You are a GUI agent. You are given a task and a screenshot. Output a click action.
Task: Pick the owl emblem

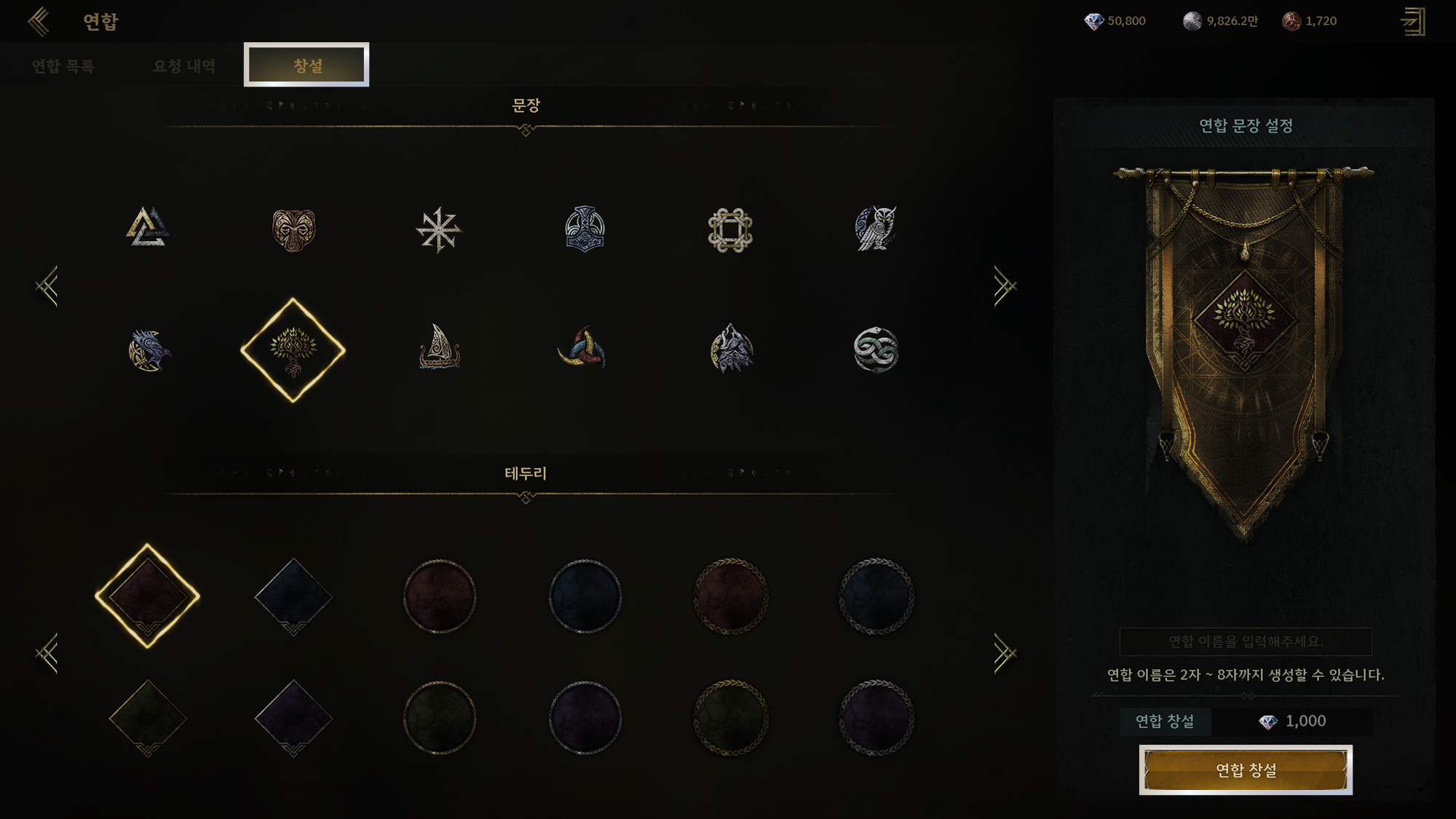875,229
